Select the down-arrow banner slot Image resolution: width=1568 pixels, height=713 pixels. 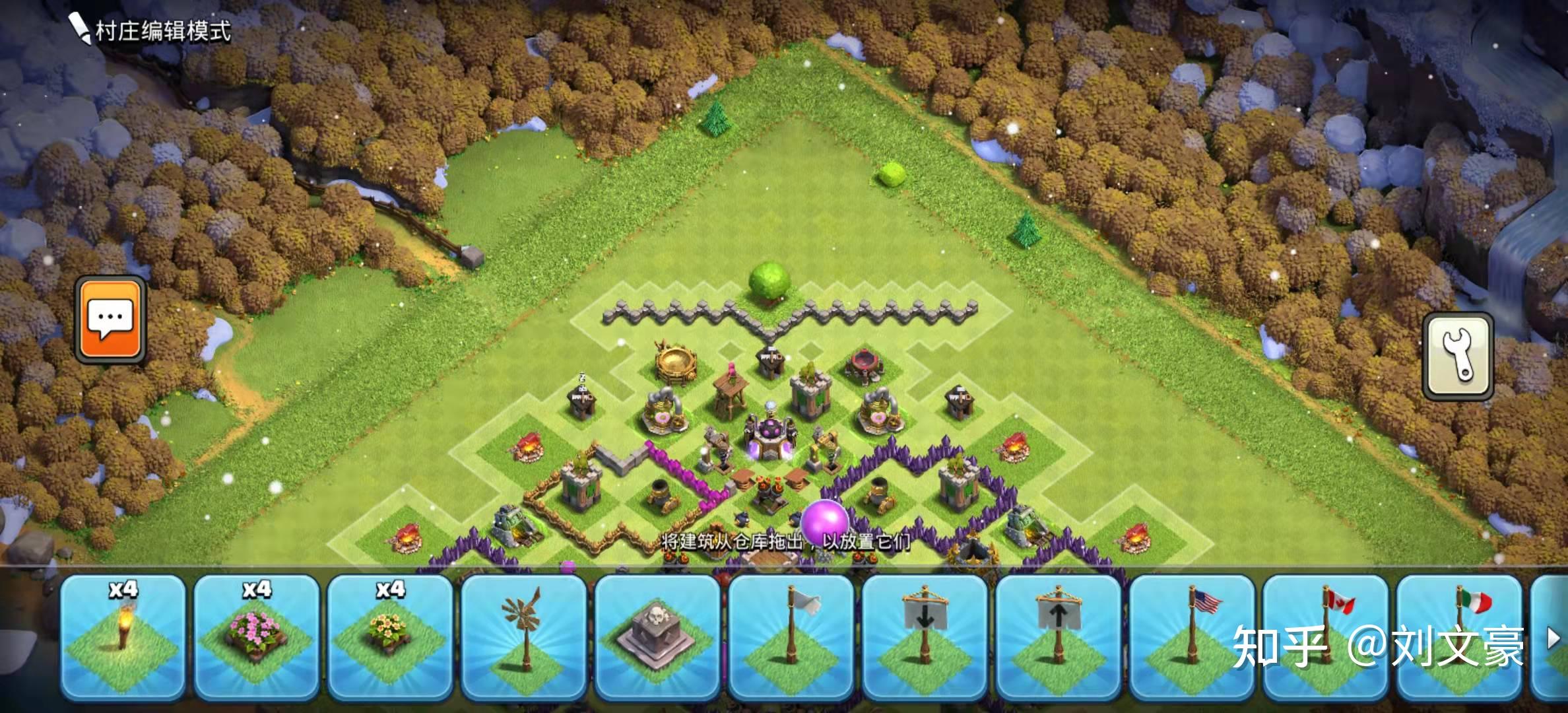click(x=925, y=636)
